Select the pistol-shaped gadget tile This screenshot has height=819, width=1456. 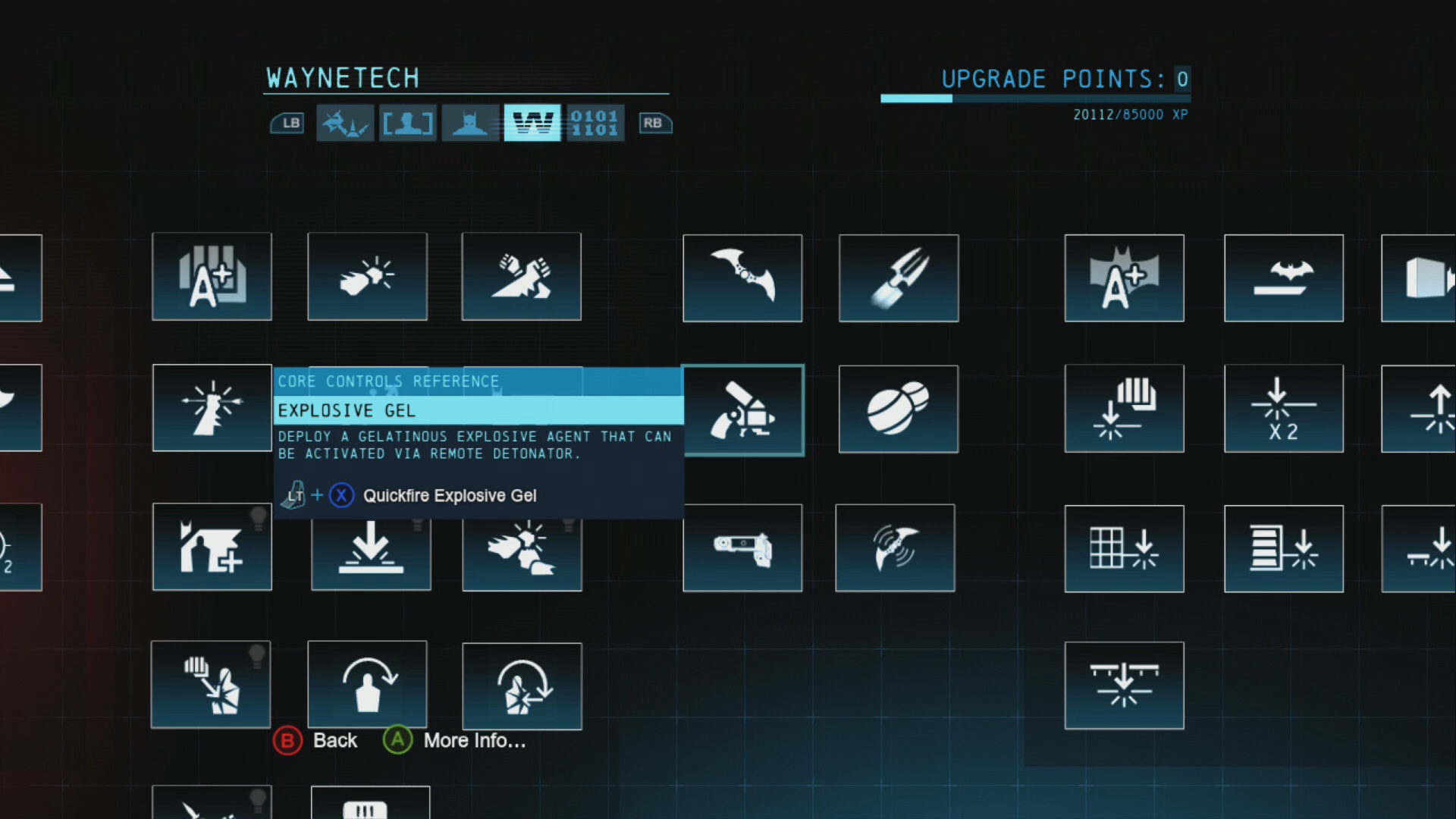click(742, 548)
